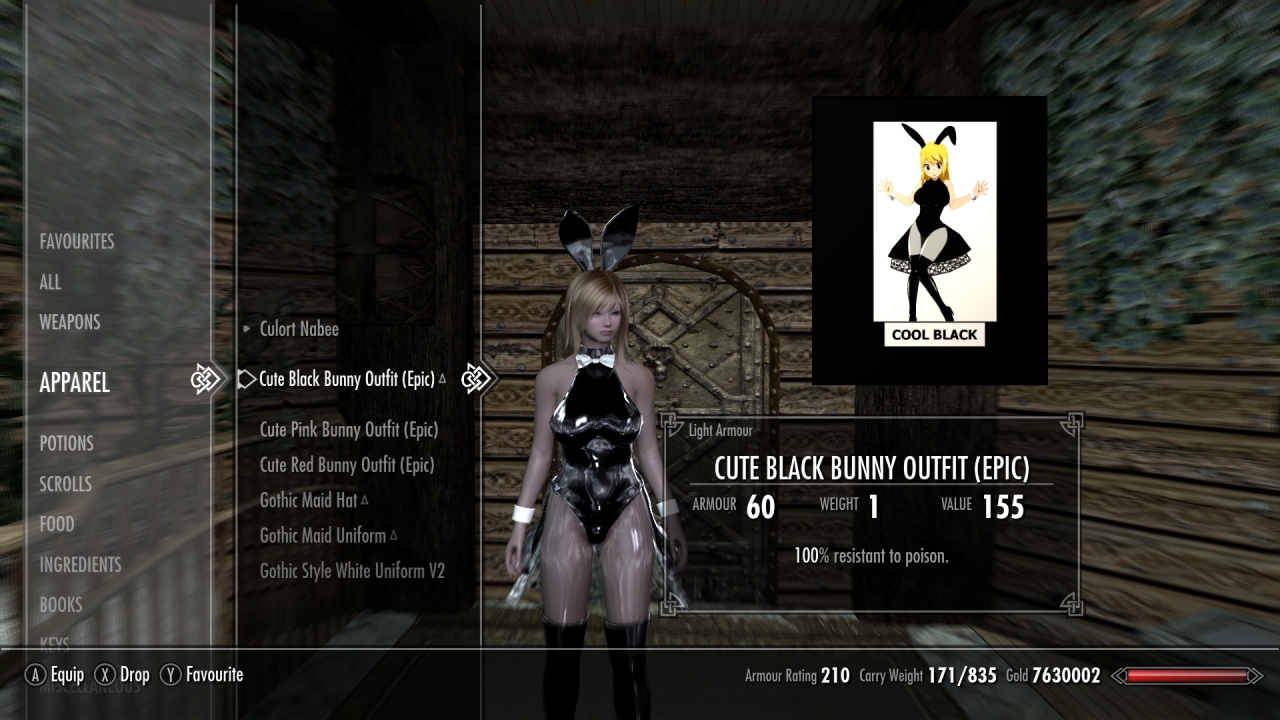
Task: Choose Cute Black Bunny Outfit (Epic)
Action: point(347,380)
